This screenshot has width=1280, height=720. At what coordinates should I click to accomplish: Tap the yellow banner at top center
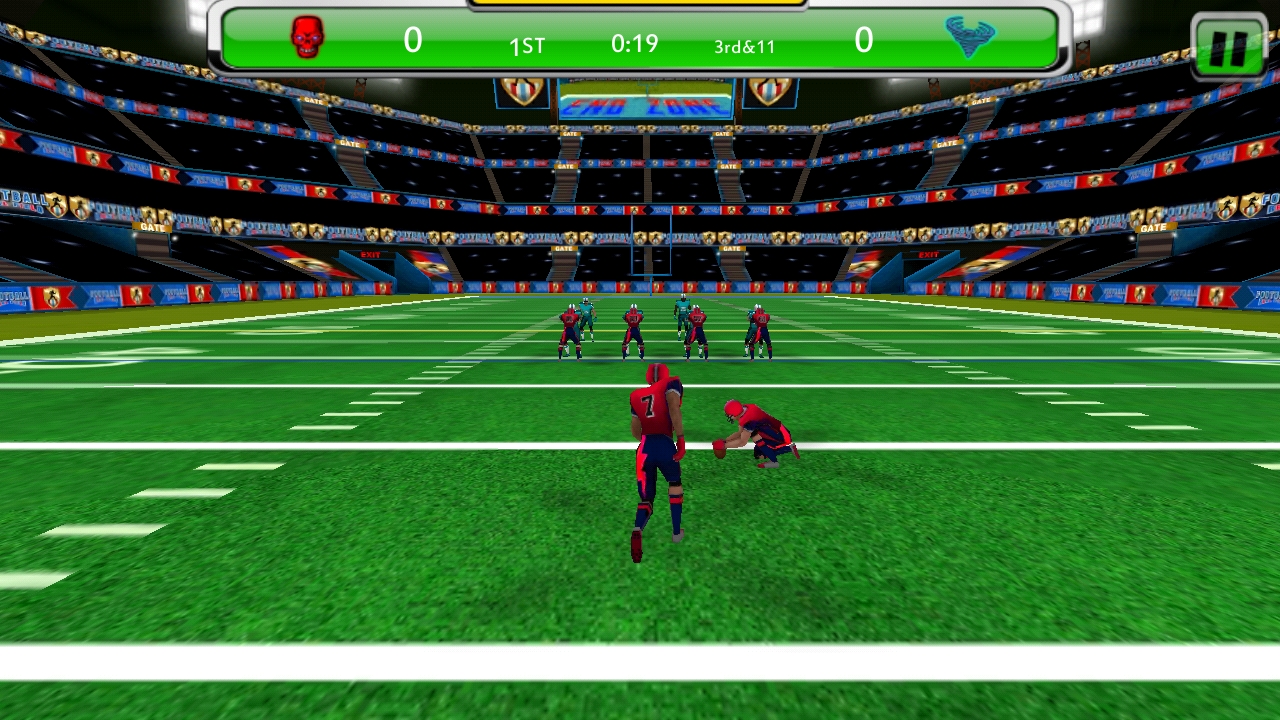tap(640, 5)
